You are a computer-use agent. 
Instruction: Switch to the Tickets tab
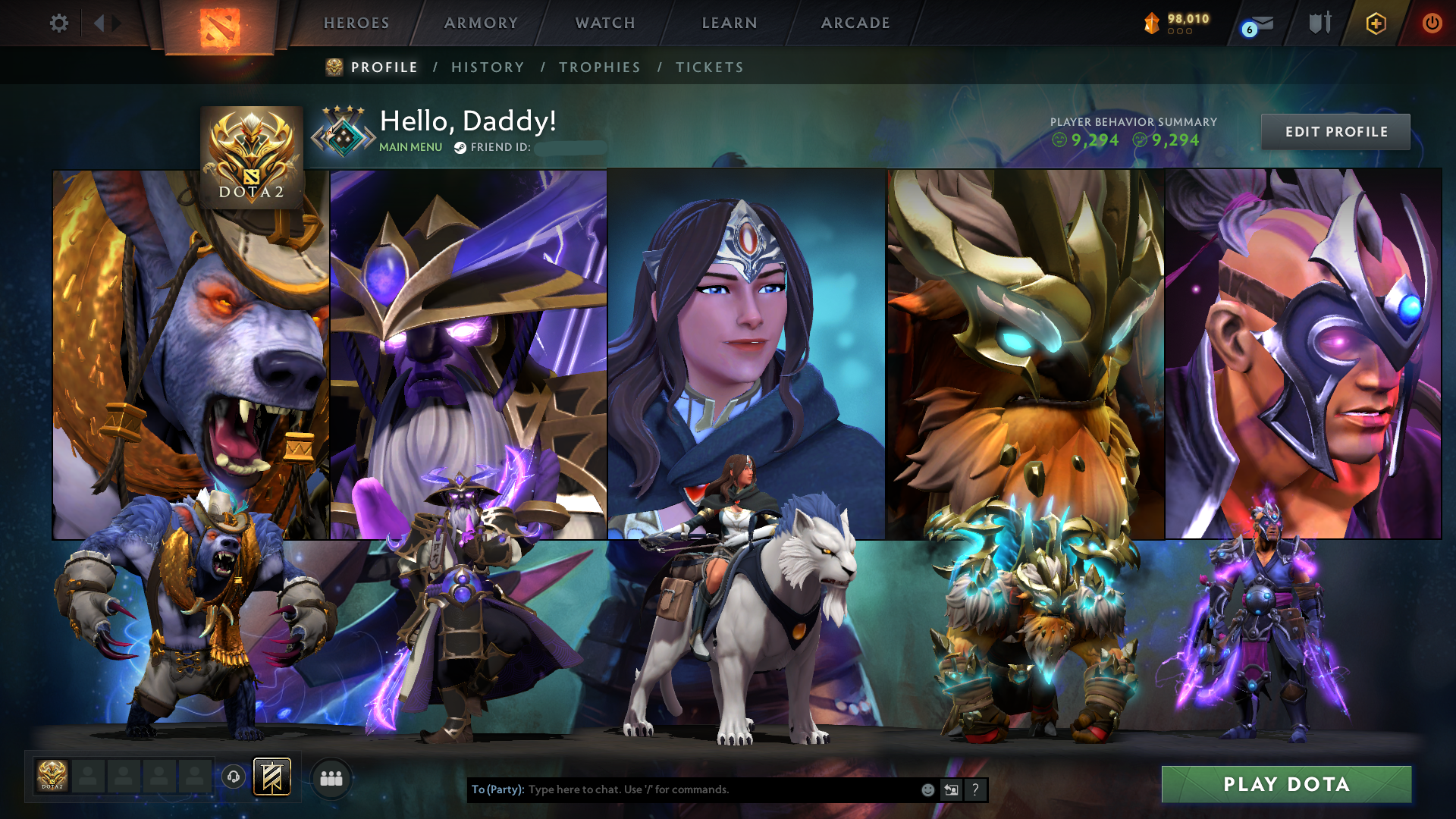[710, 67]
